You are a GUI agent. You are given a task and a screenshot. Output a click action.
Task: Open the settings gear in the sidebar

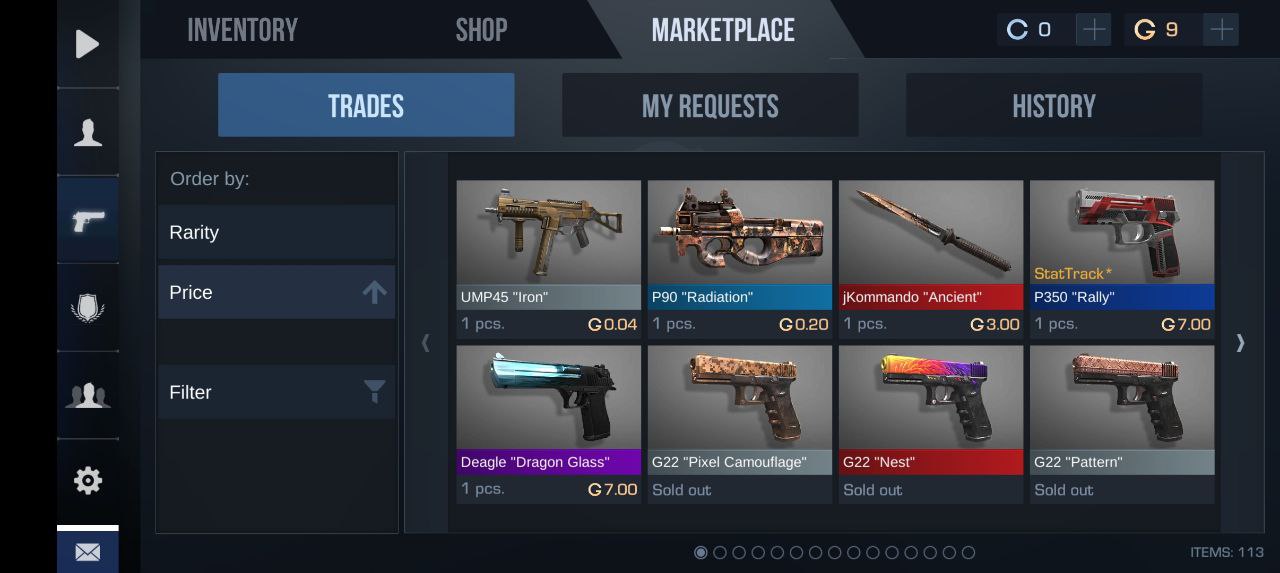click(x=88, y=481)
